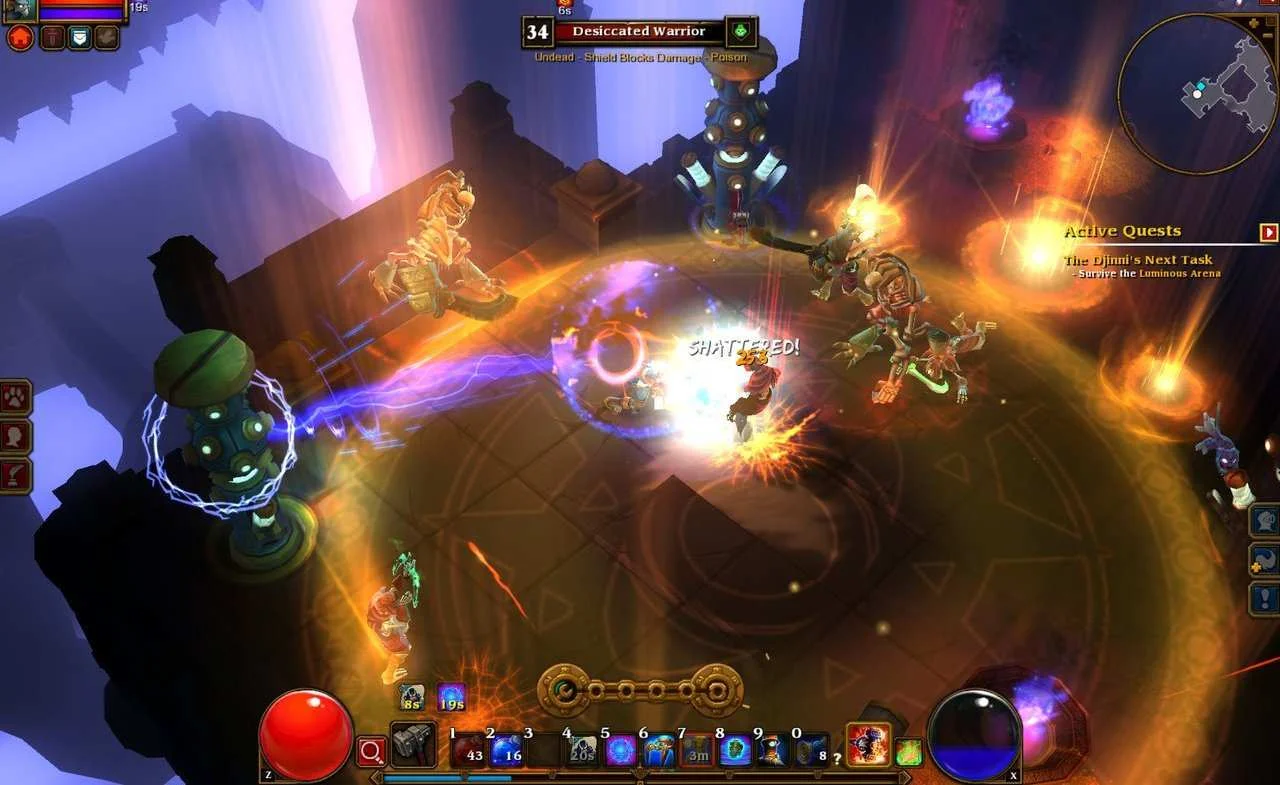Click the red home icon under the portrait
The image size is (1280, 785).
20,38
